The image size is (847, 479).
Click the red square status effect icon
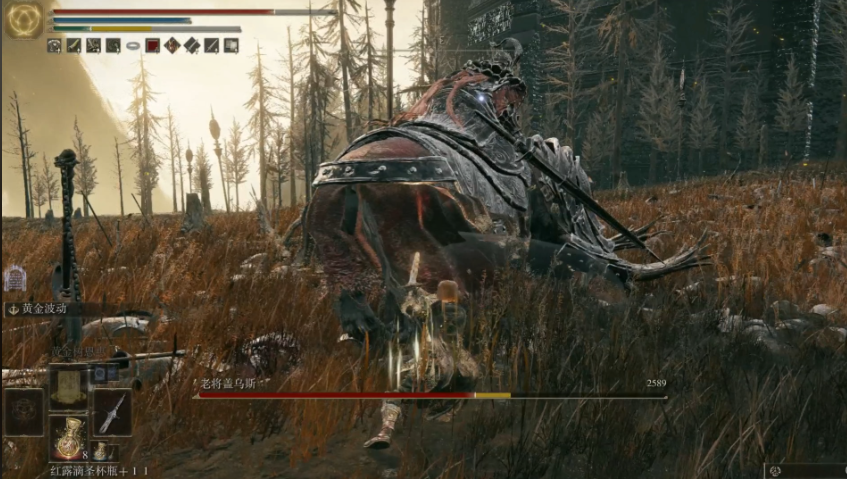click(x=153, y=45)
